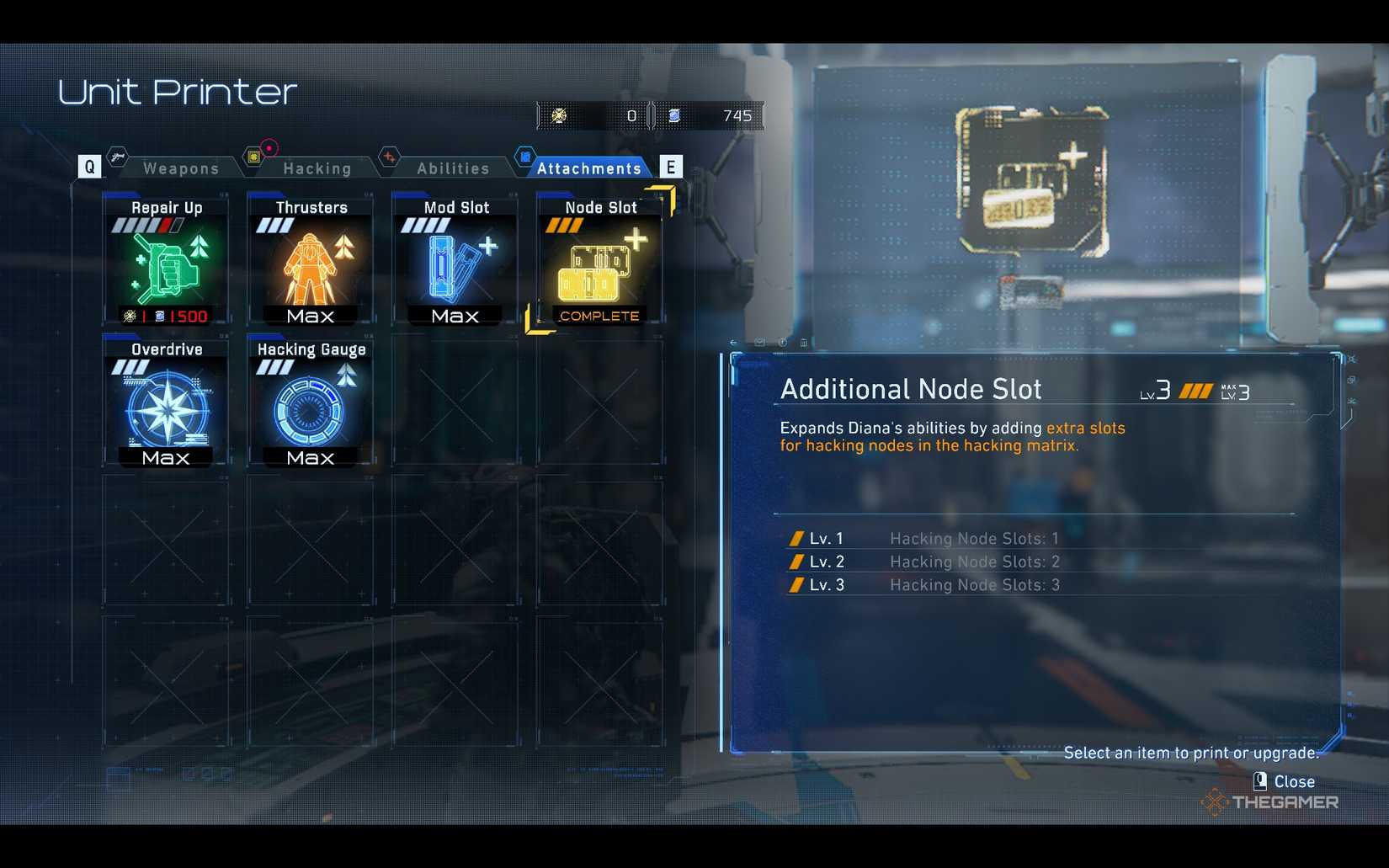The image size is (1389, 868).
Task: Click the Q previous-tab key button
Action: point(88,166)
